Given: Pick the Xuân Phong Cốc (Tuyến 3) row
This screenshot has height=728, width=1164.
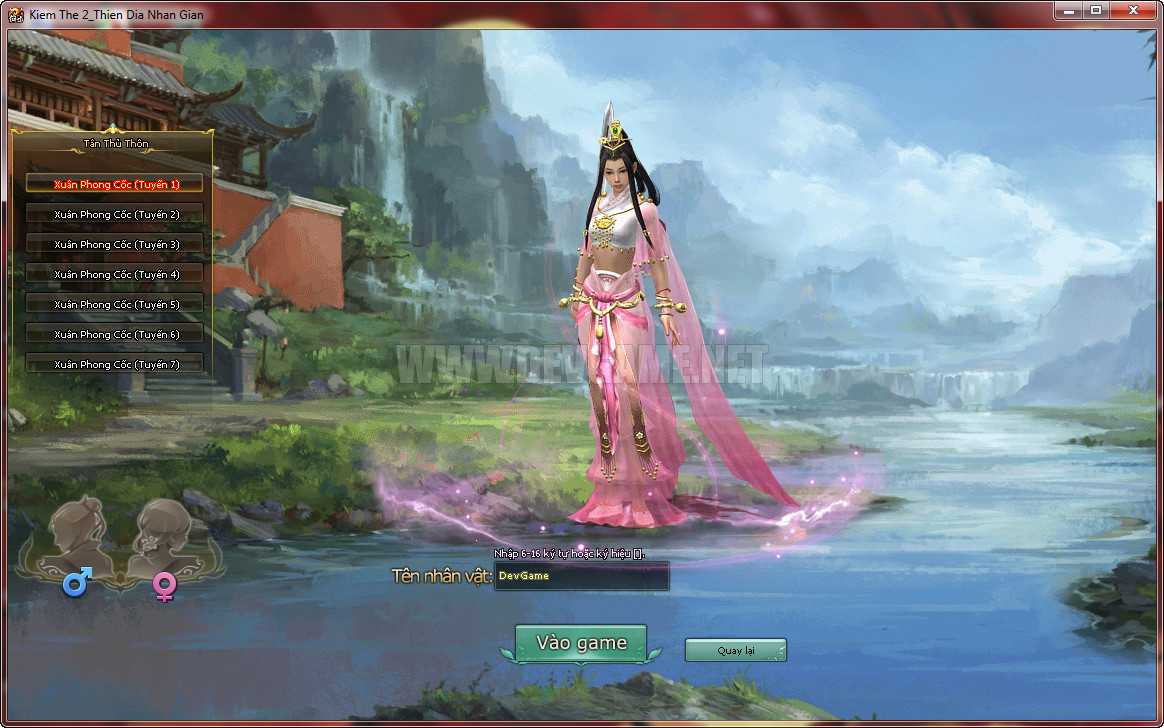Looking at the screenshot, I should [x=115, y=244].
